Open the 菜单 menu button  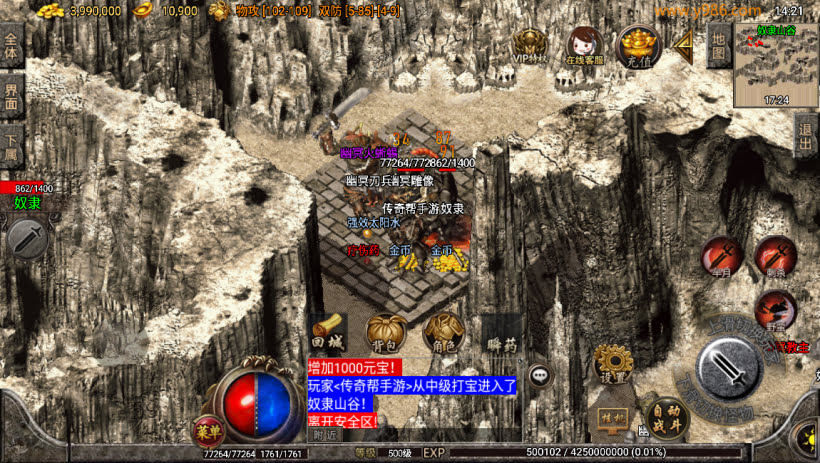click(x=207, y=431)
